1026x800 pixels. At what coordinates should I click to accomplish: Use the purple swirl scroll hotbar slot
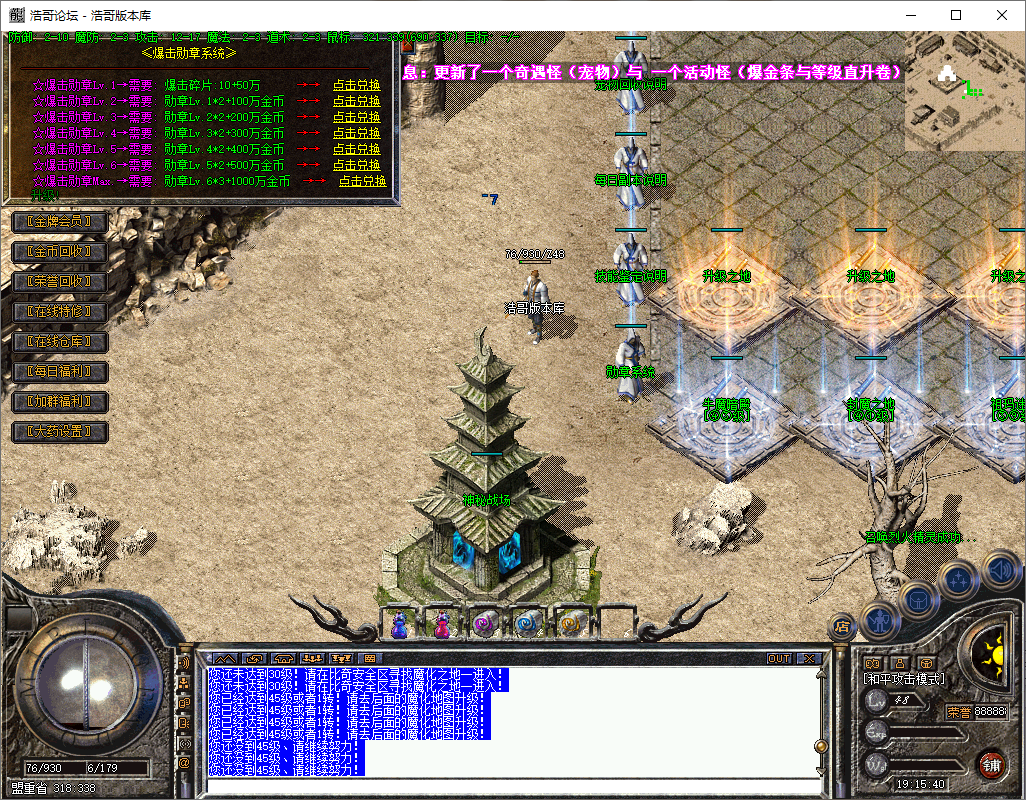point(486,623)
